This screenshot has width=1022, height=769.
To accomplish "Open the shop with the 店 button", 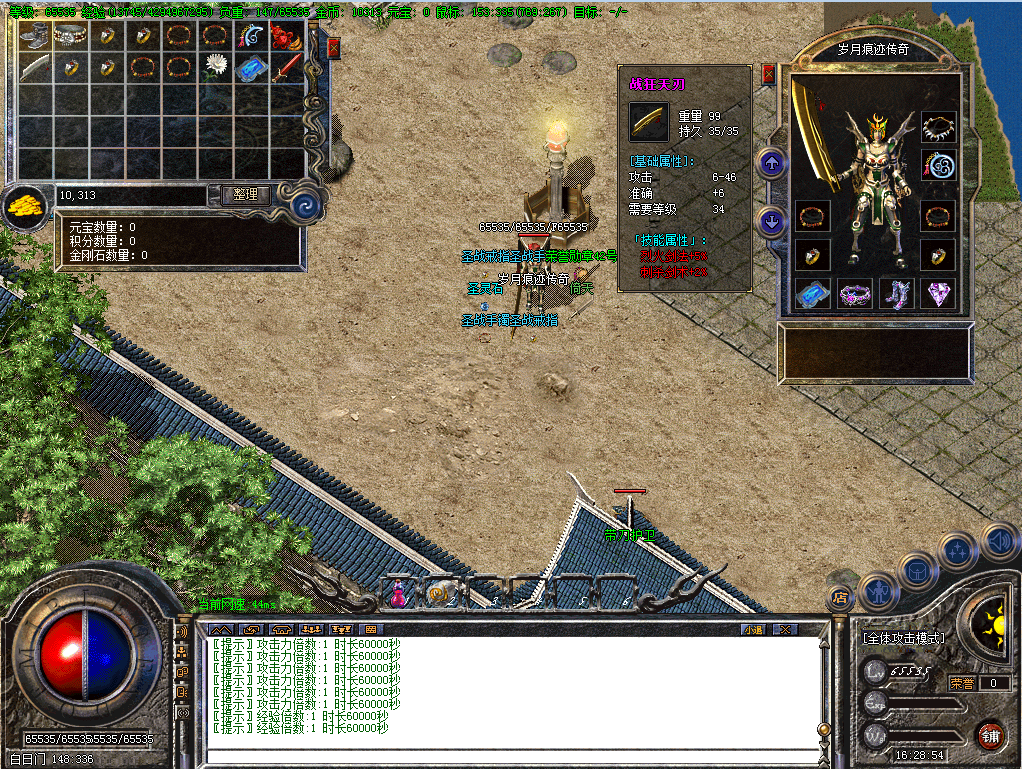I will pyautogui.click(x=840, y=598).
